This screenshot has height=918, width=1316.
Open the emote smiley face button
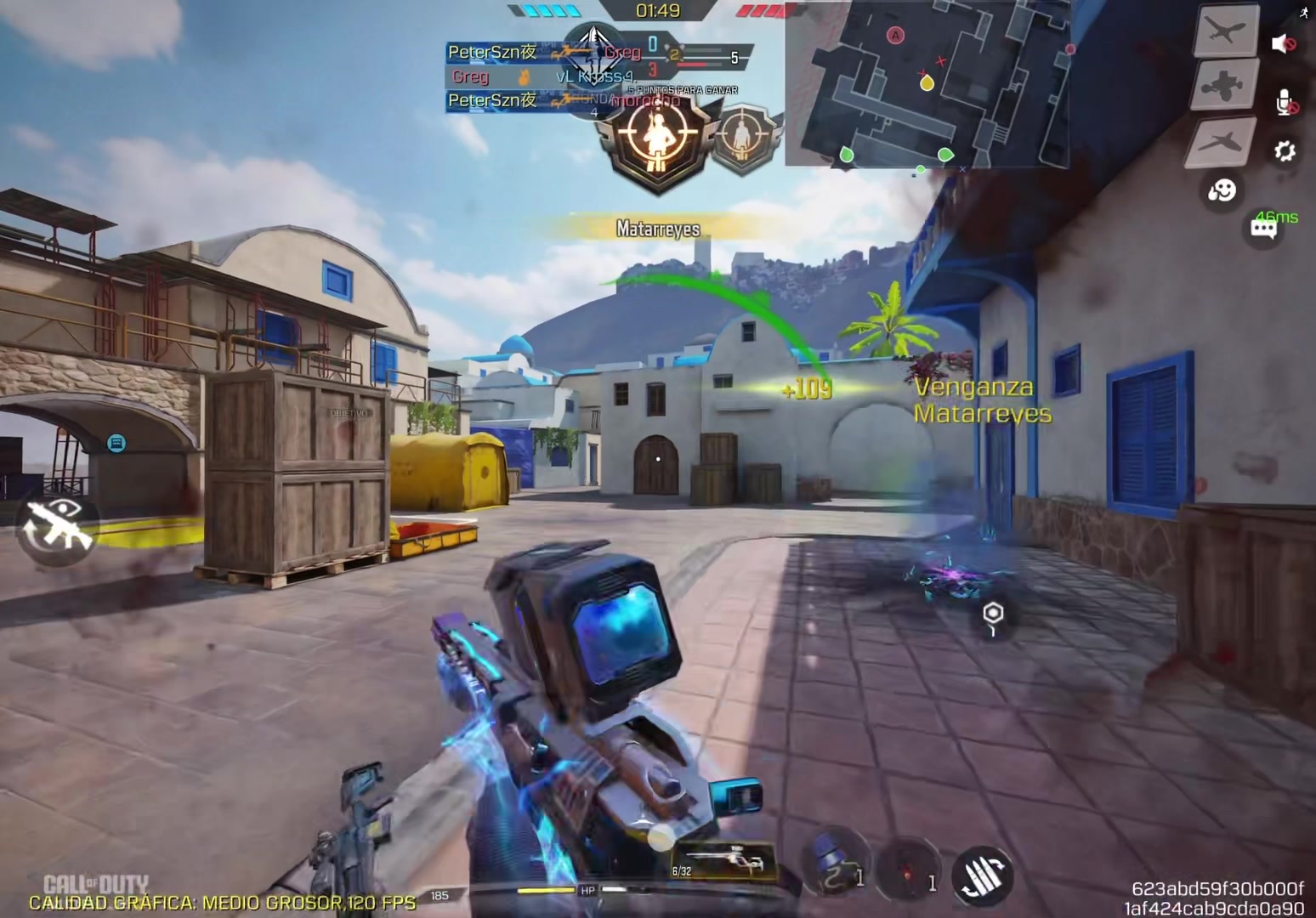click(x=1222, y=190)
